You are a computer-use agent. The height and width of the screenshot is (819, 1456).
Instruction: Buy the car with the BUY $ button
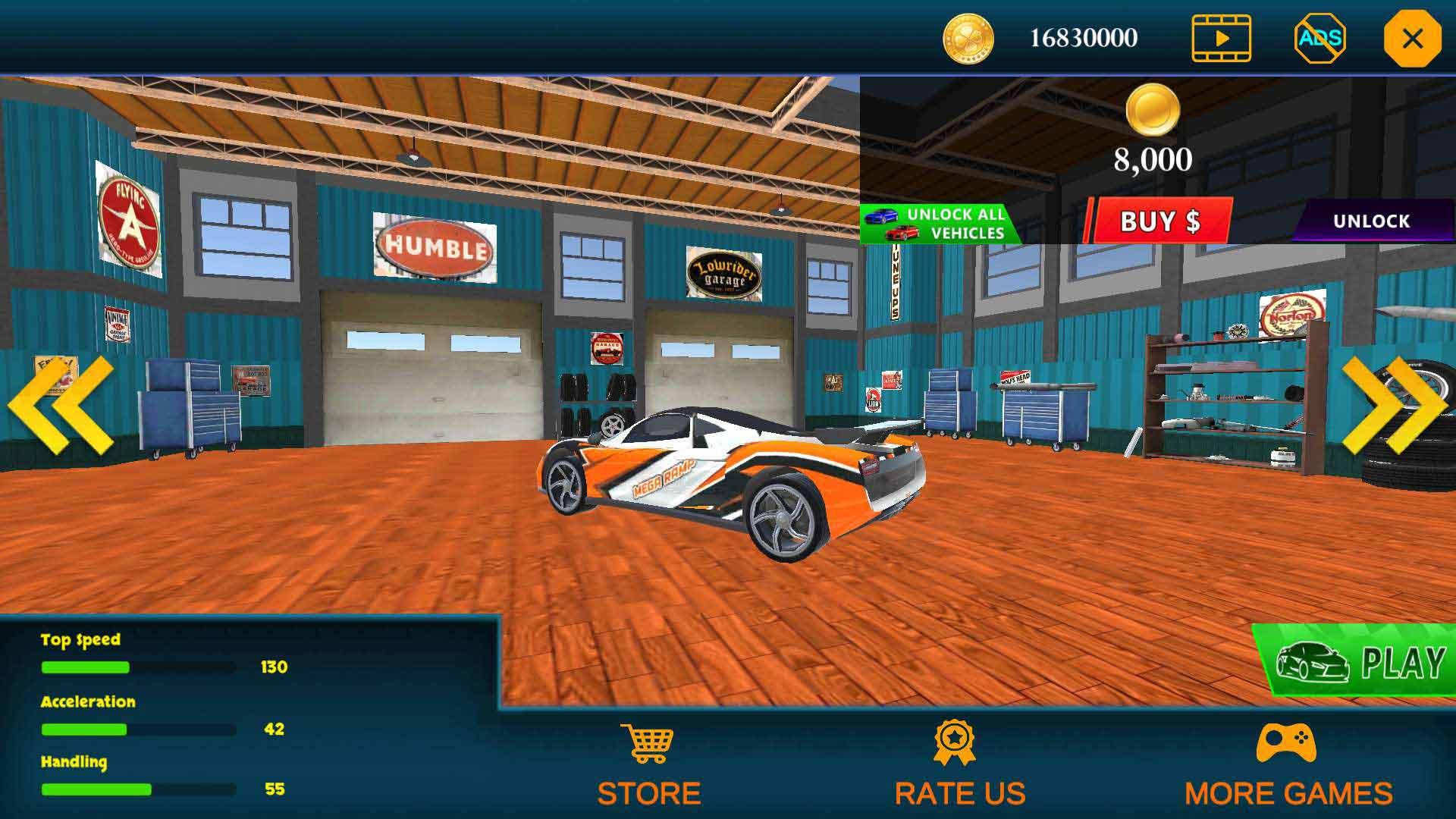pos(1159,221)
